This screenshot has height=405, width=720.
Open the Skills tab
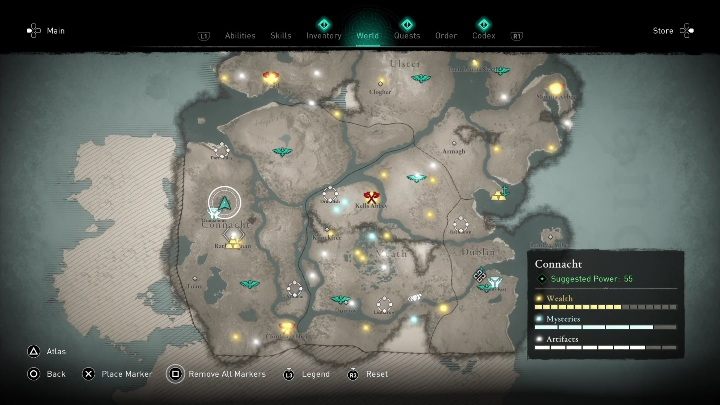tap(281, 35)
